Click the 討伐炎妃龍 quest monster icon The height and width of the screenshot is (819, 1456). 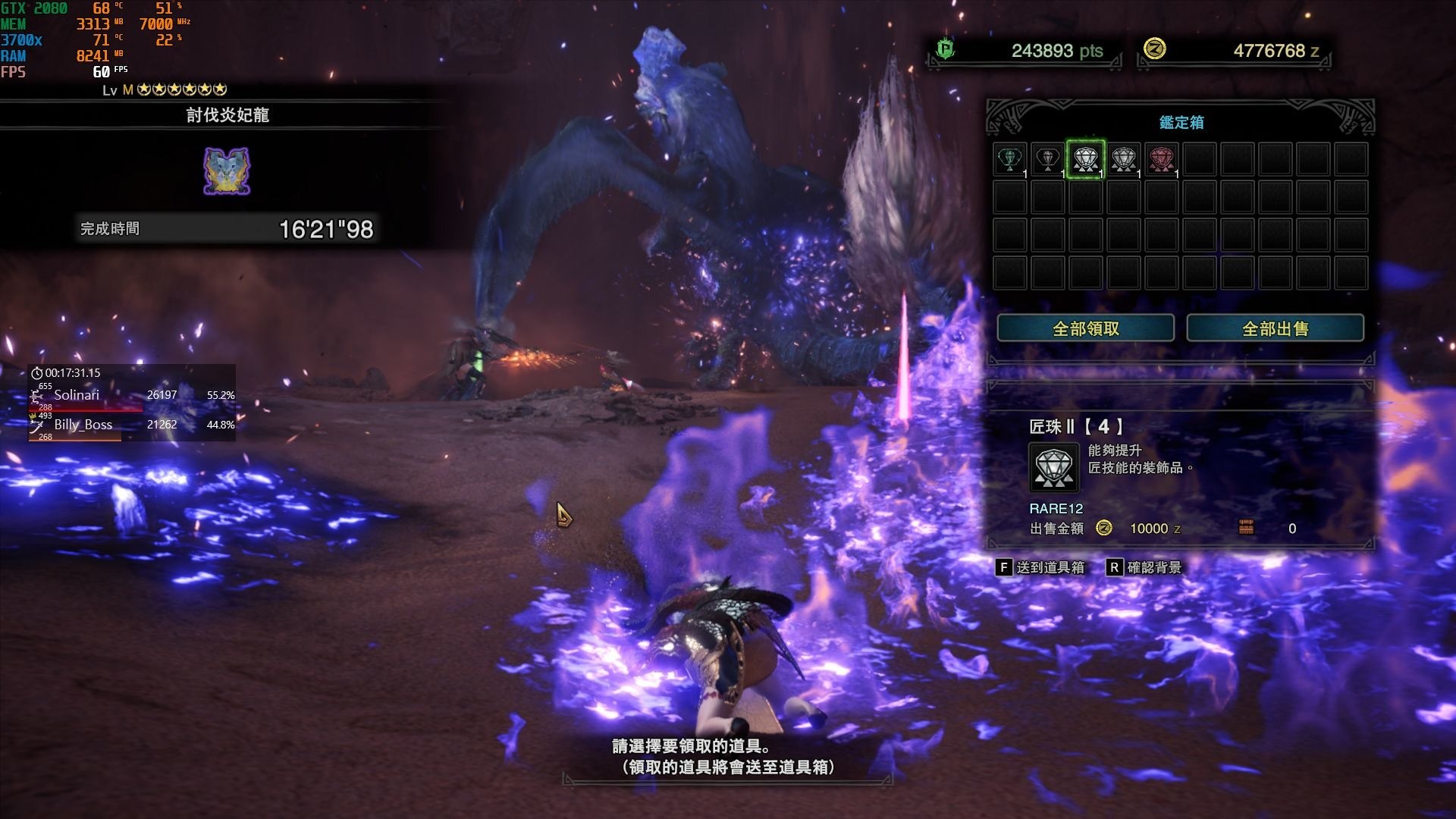227,171
